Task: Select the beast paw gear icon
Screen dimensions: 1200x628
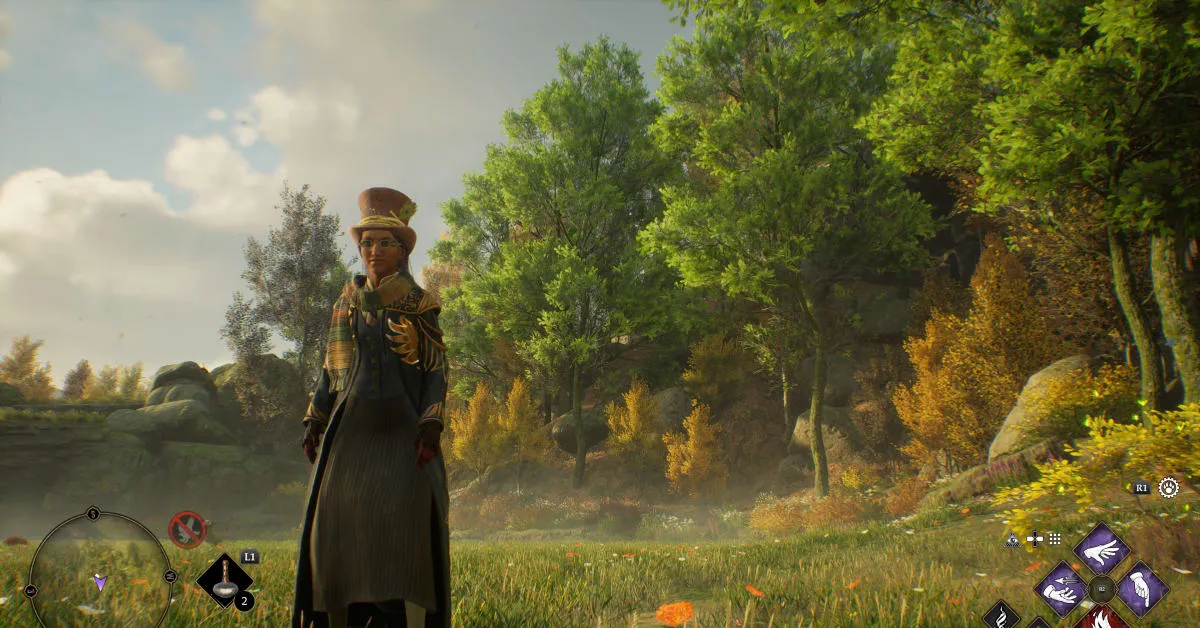Action: coord(1168,487)
